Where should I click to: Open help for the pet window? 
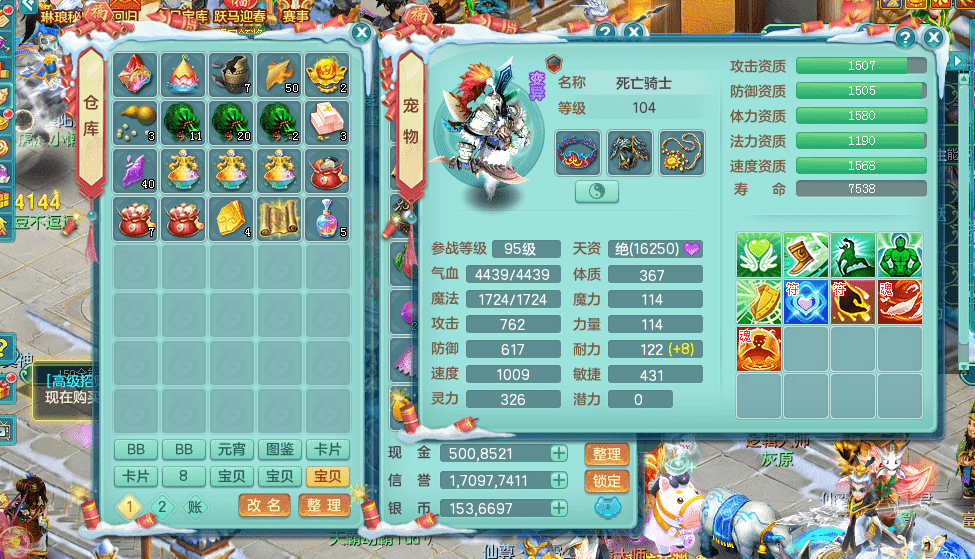904,38
